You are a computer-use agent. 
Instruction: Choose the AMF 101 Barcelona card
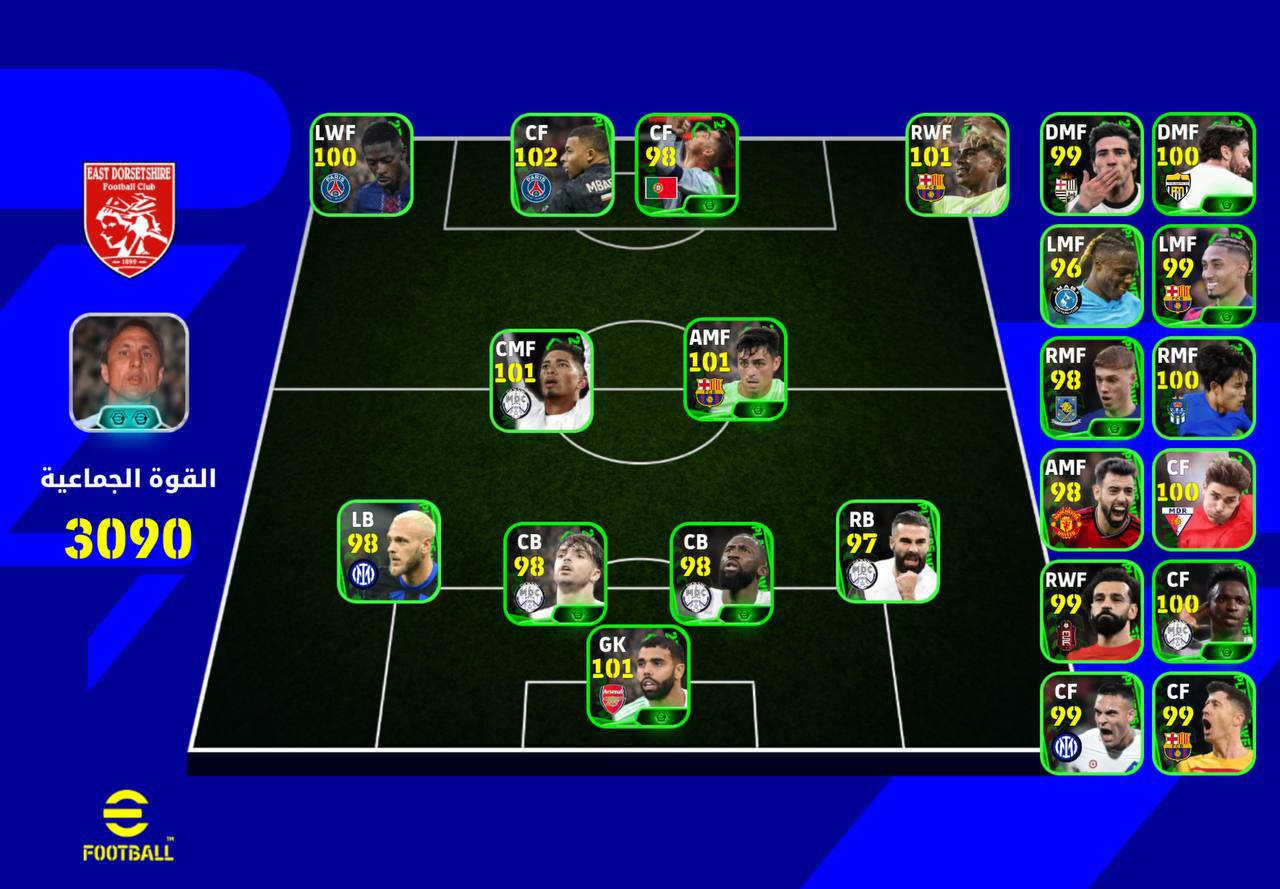pyautogui.click(x=735, y=369)
